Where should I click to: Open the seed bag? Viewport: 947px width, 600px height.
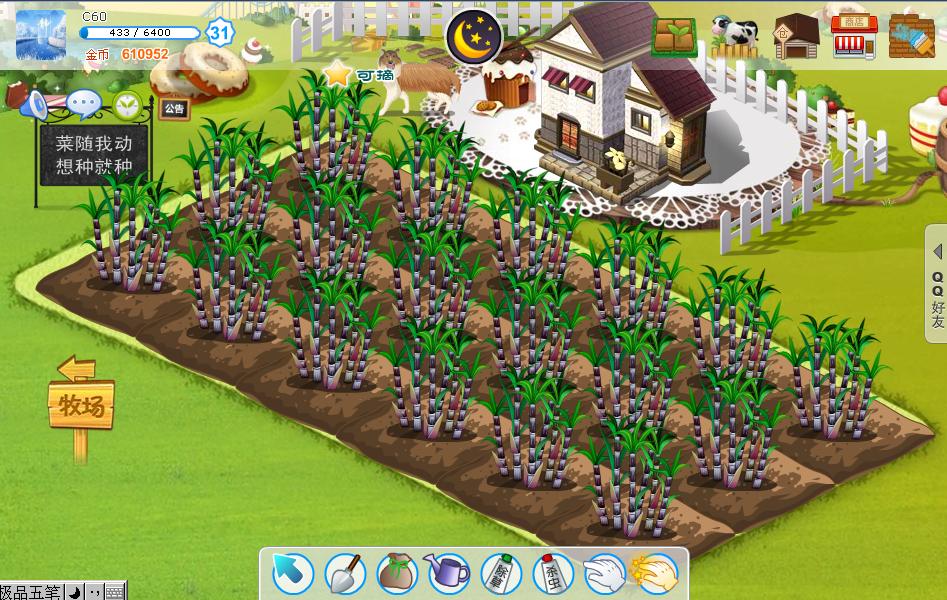click(x=397, y=573)
